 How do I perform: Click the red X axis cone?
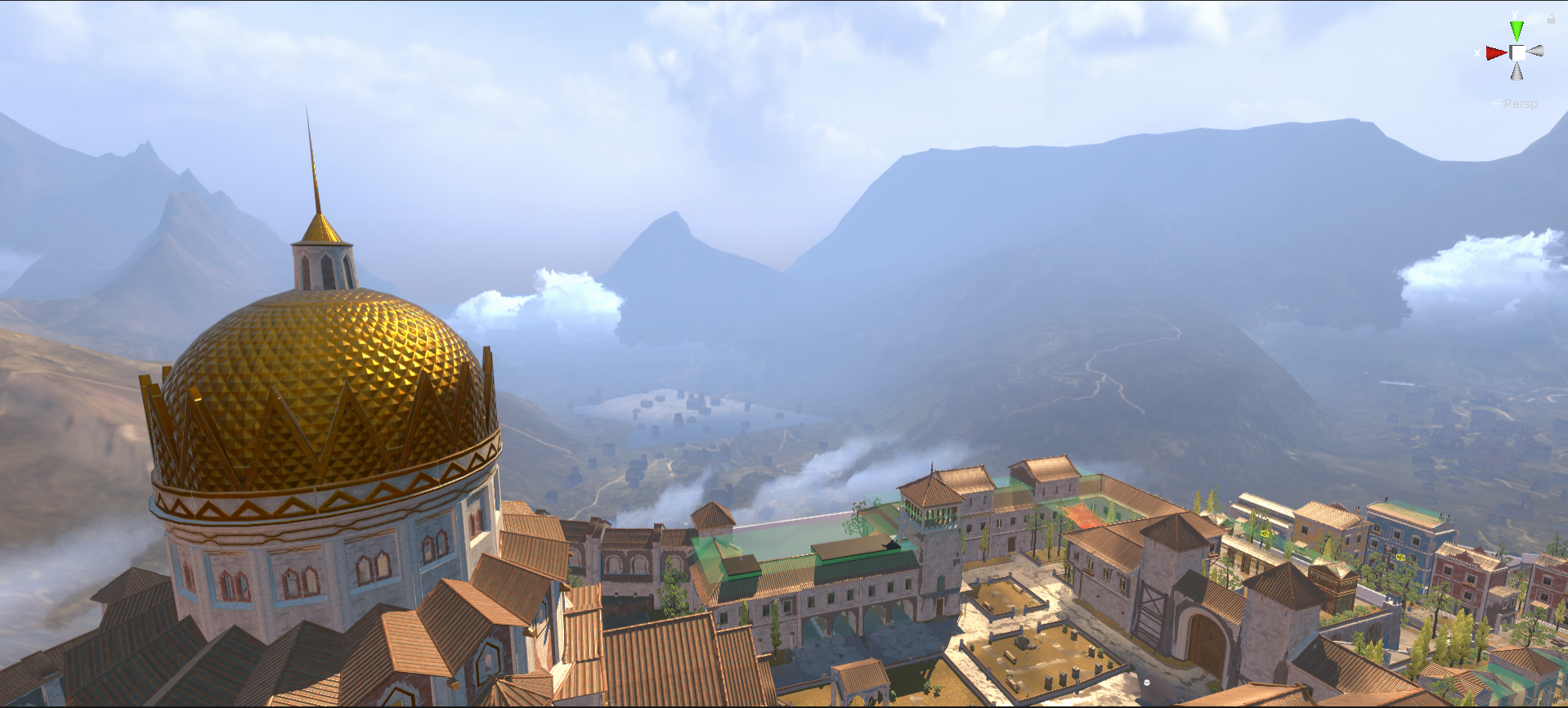[1495, 53]
